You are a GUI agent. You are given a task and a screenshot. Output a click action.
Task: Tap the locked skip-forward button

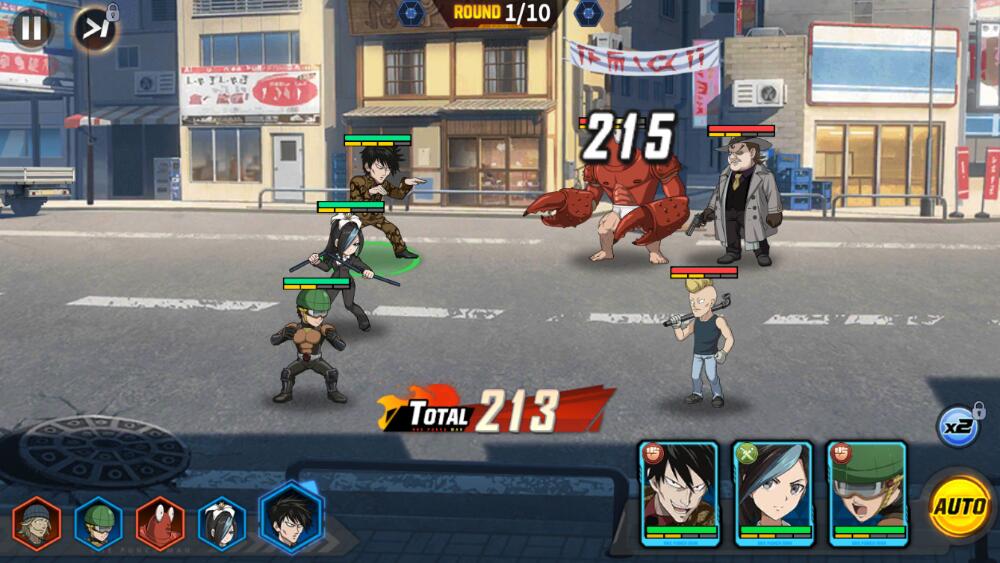click(96, 28)
